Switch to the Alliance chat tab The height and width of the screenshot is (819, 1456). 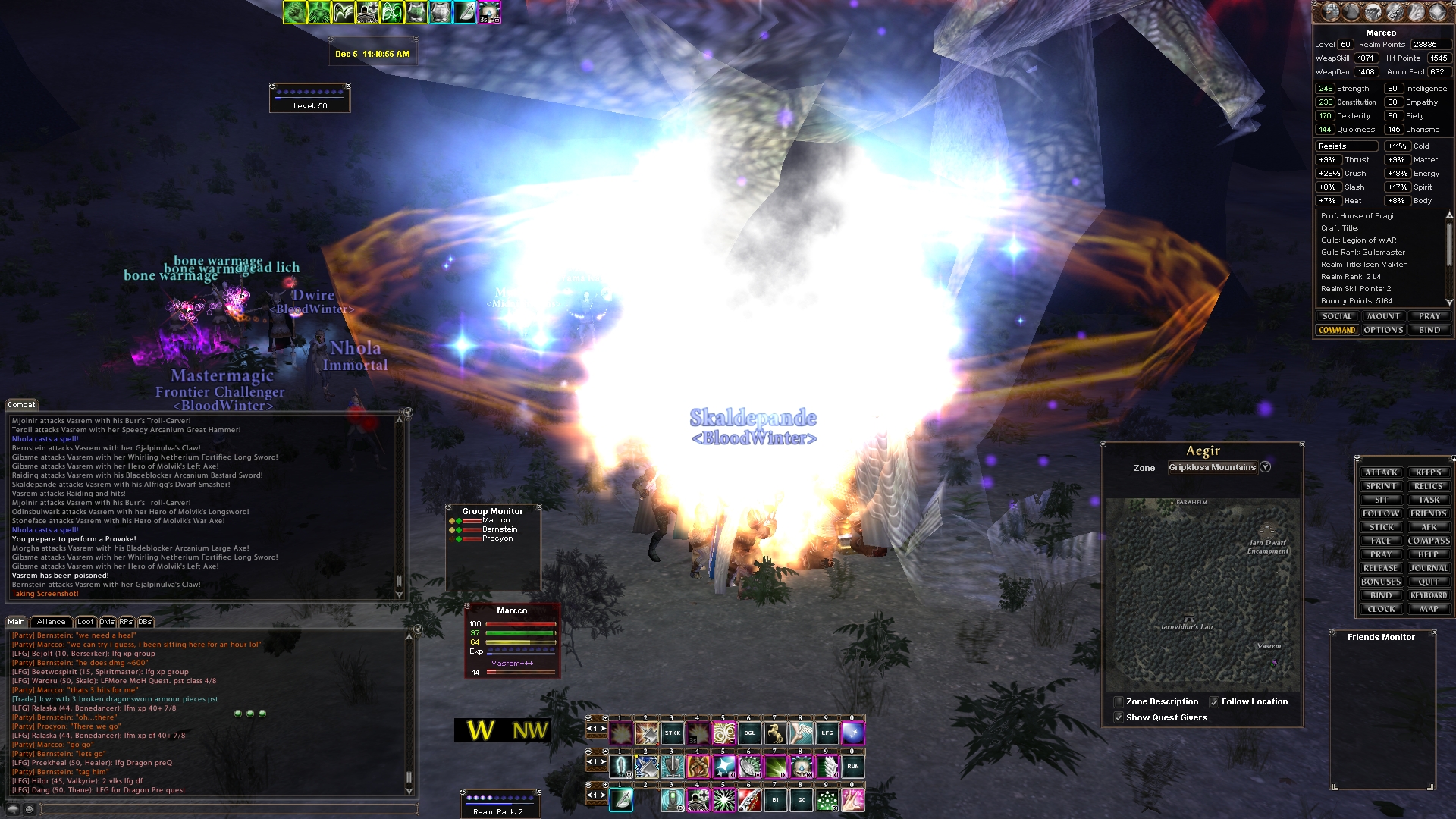[51, 622]
